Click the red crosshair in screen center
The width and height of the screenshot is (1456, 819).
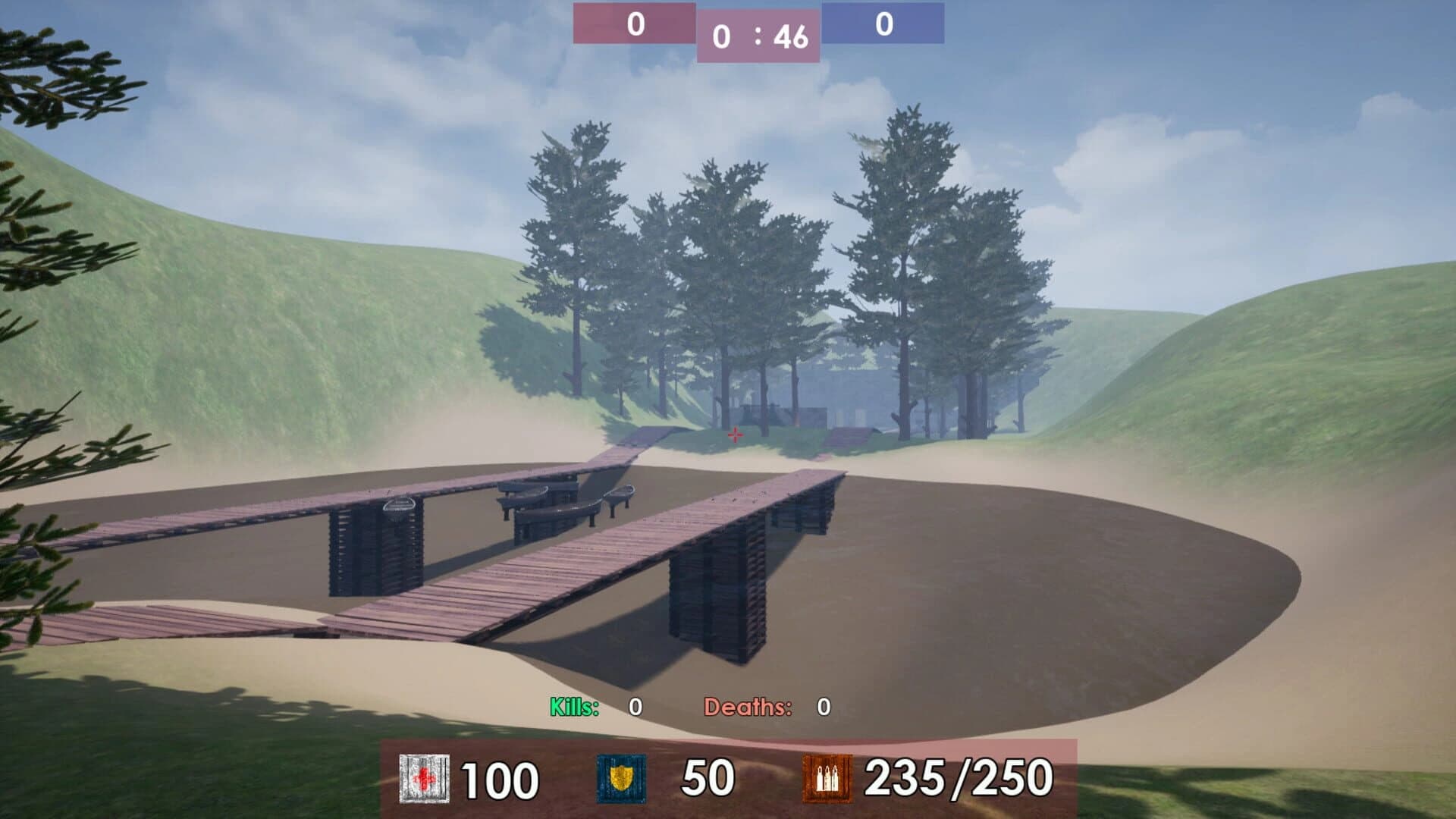pyautogui.click(x=734, y=435)
